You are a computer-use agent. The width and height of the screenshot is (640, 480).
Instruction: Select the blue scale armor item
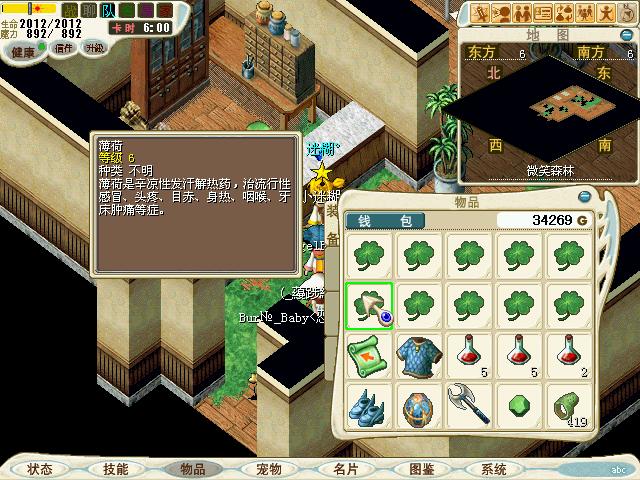pyautogui.click(x=419, y=357)
